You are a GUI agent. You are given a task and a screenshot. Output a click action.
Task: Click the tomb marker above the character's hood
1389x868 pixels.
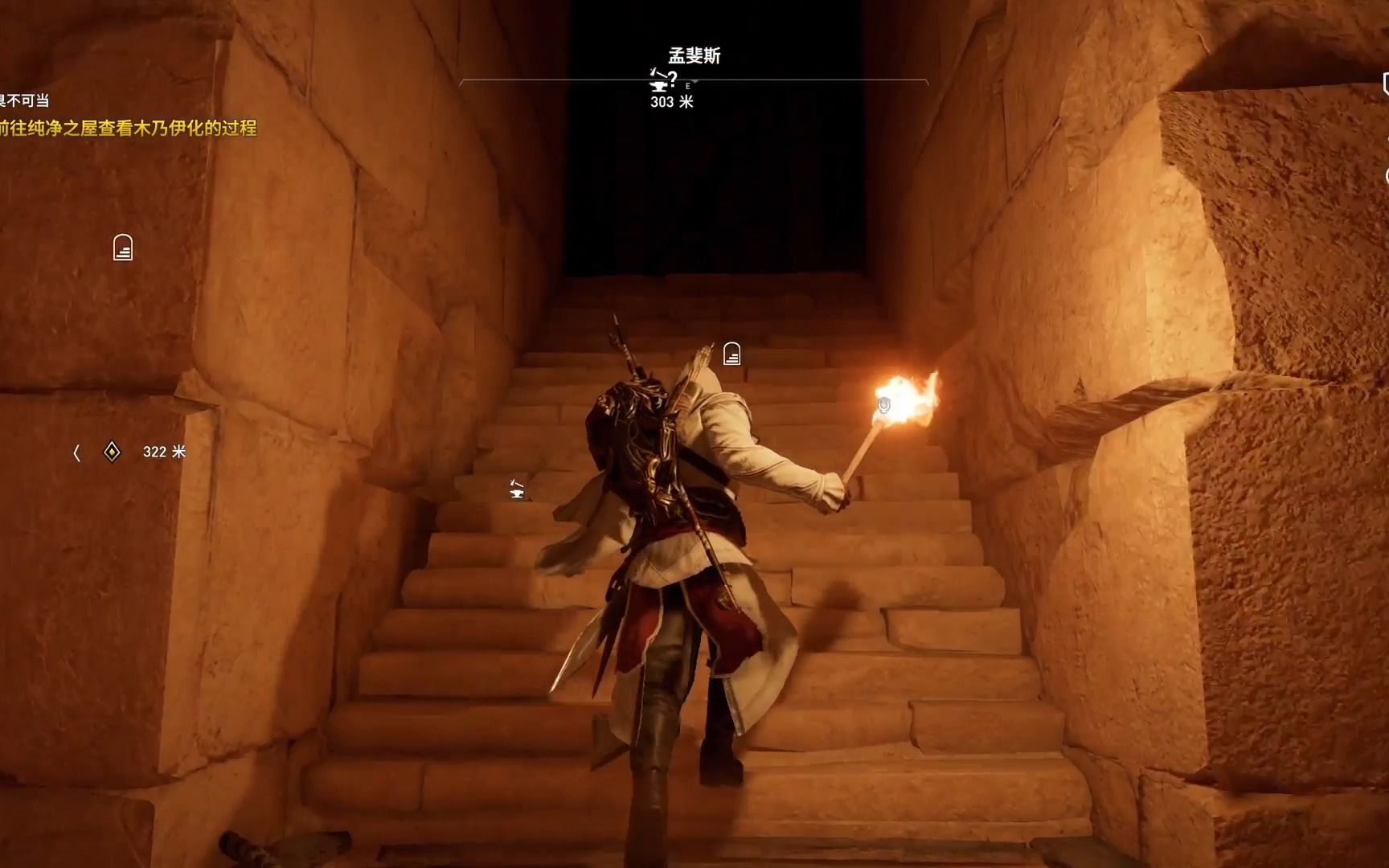coord(731,354)
